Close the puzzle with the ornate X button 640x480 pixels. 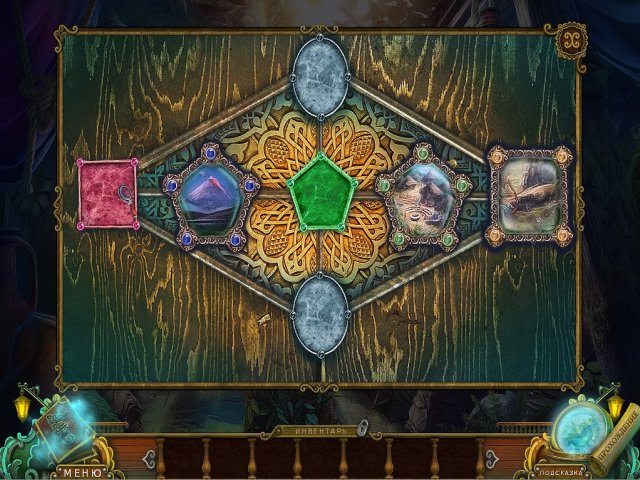[570, 39]
